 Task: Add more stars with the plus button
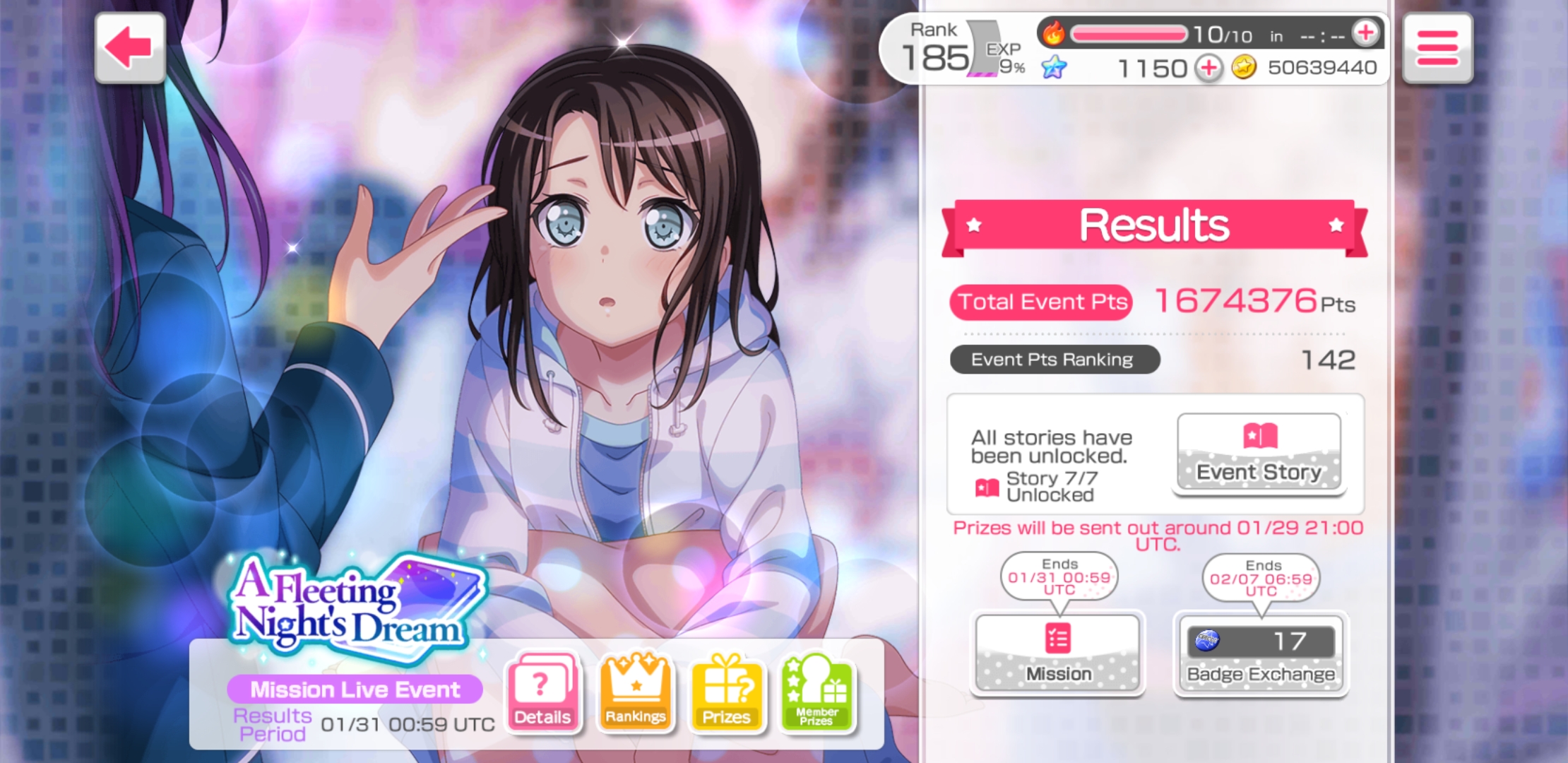1208,68
